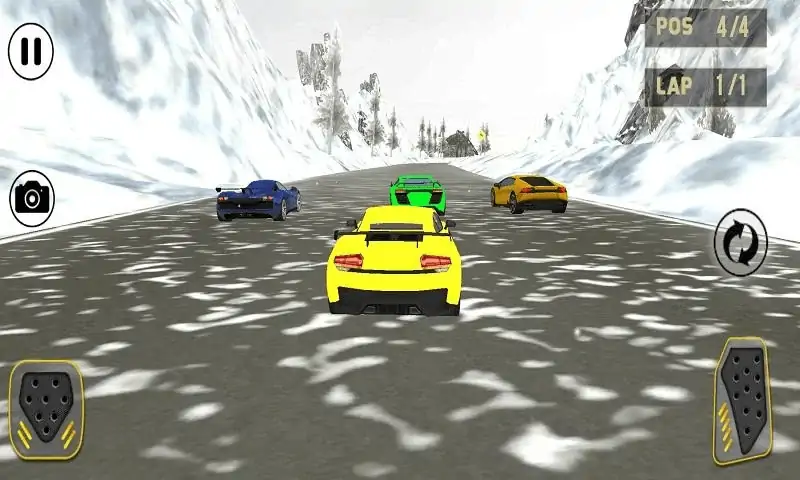This screenshot has height=480, width=800.
Task: Pause the race
Action: (31, 51)
